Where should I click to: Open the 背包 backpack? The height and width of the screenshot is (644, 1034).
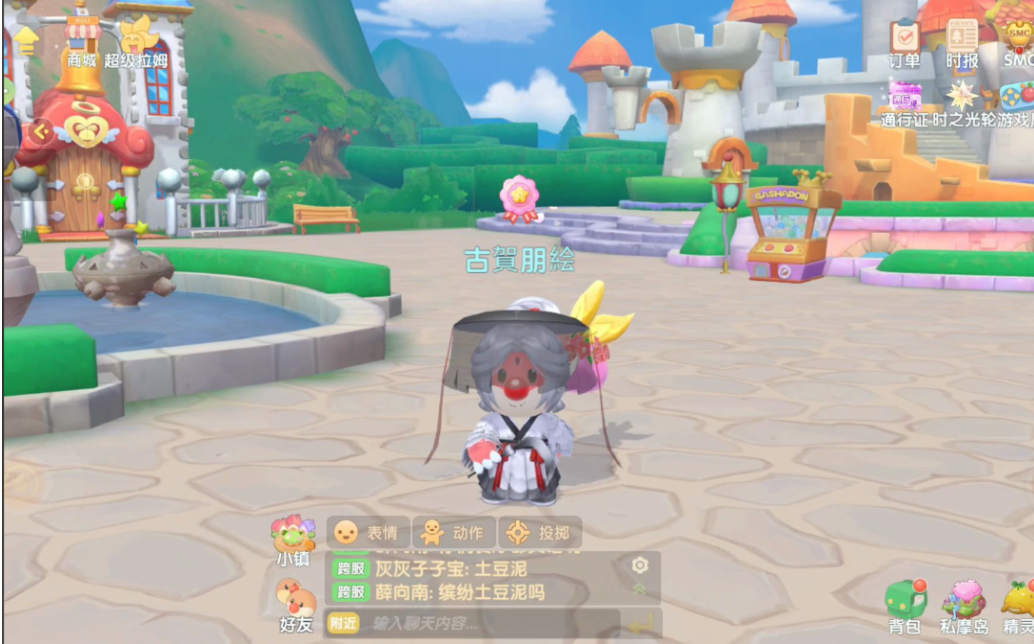point(904,605)
